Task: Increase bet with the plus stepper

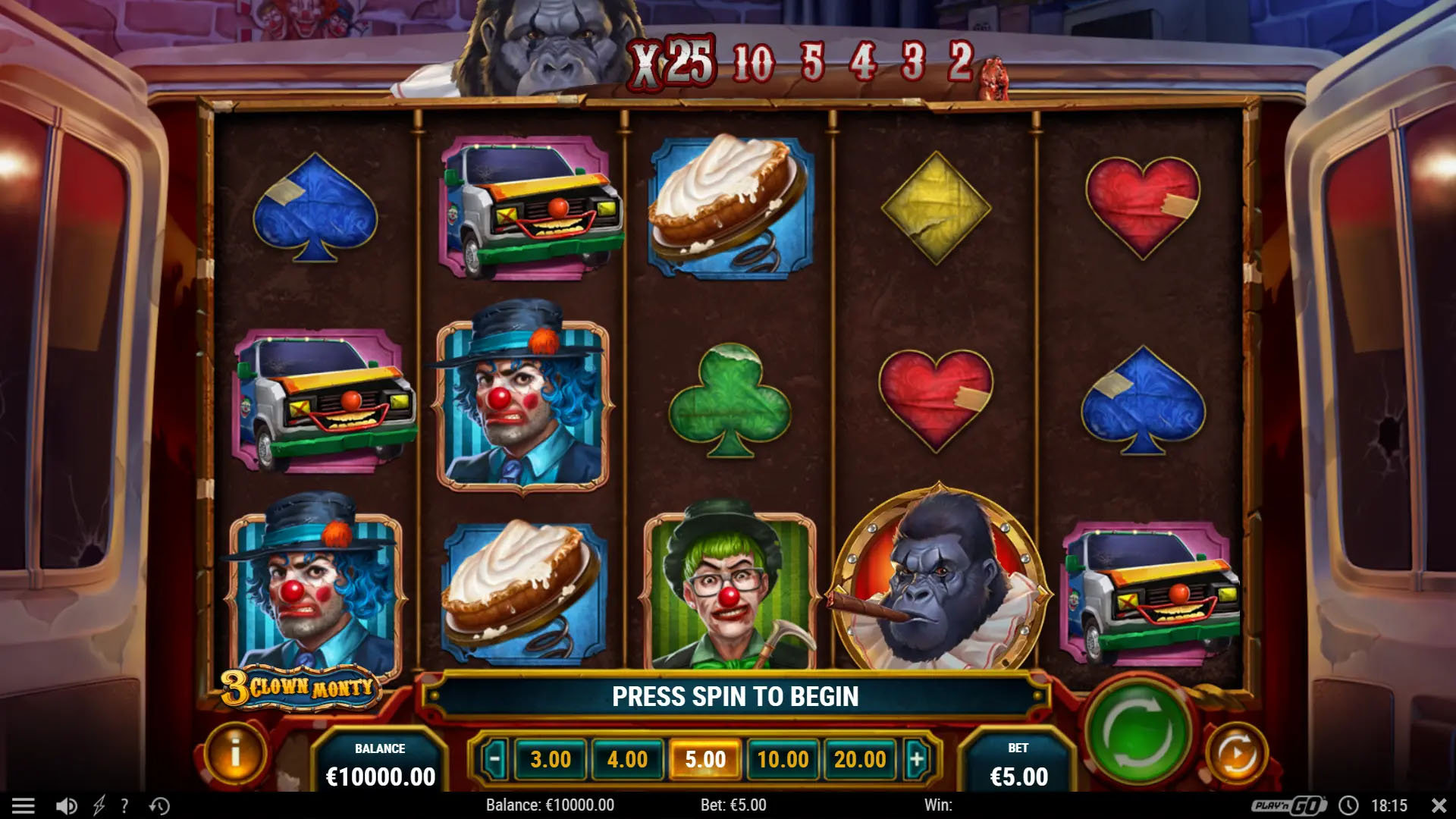Action: tap(915, 758)
